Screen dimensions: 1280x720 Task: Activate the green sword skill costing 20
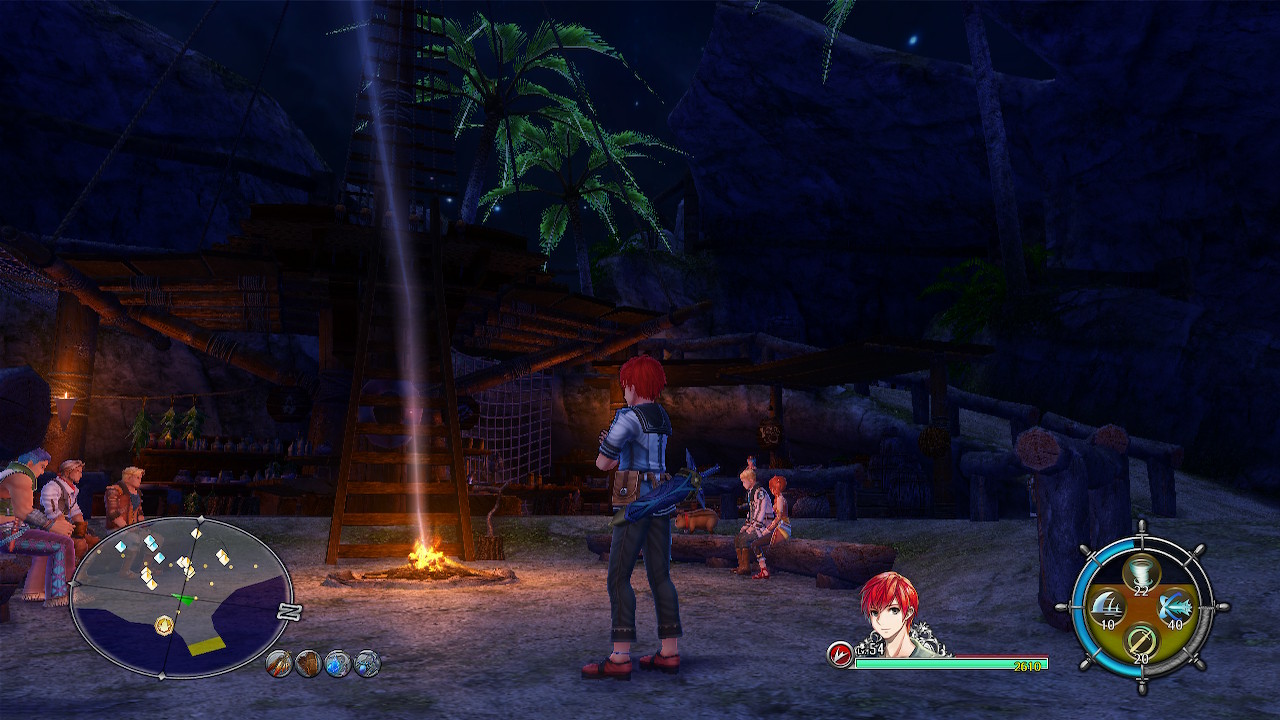tap(1140, 641)
